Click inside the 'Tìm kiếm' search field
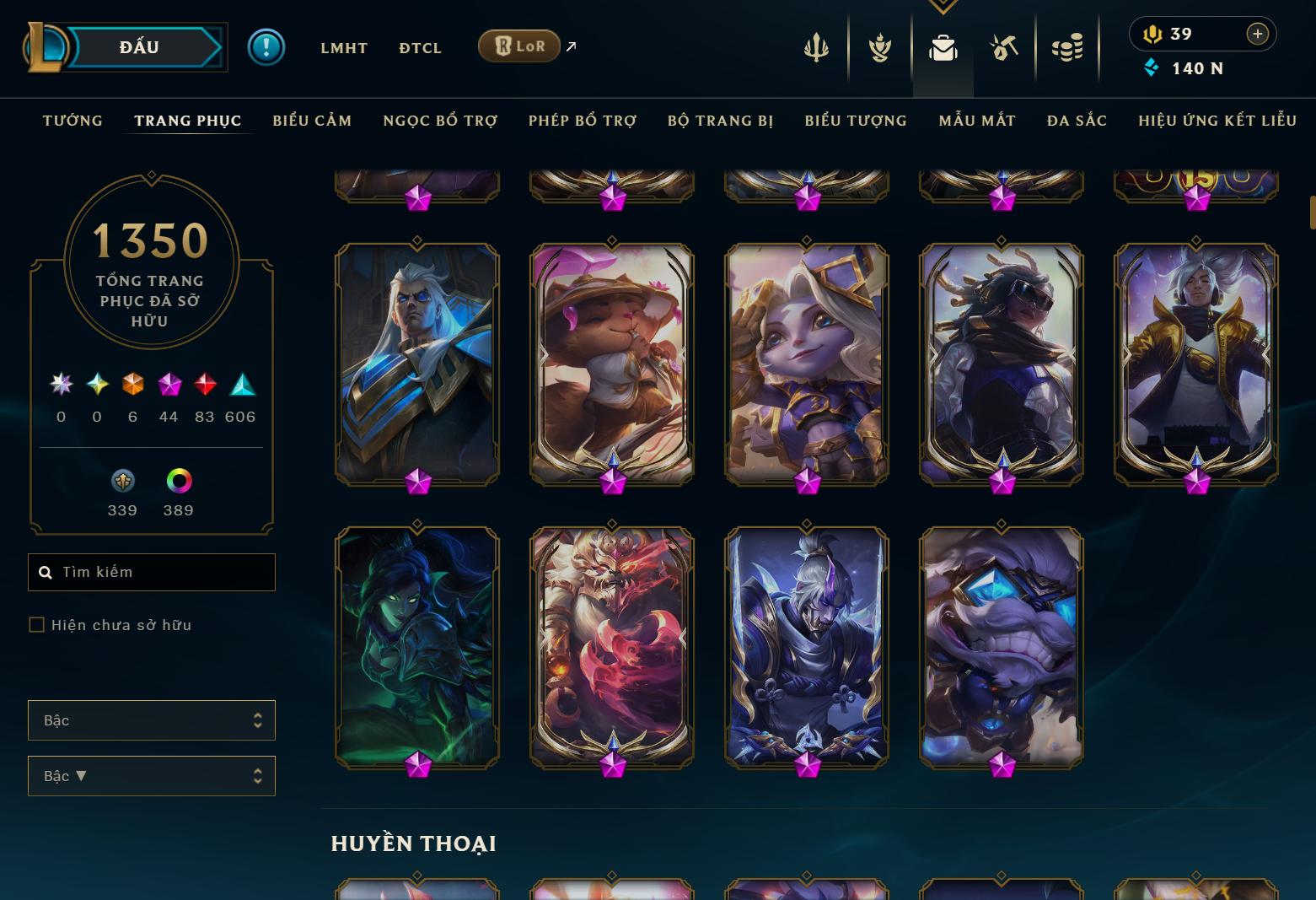The image size is (1316, 900). (x=152, y=572)
